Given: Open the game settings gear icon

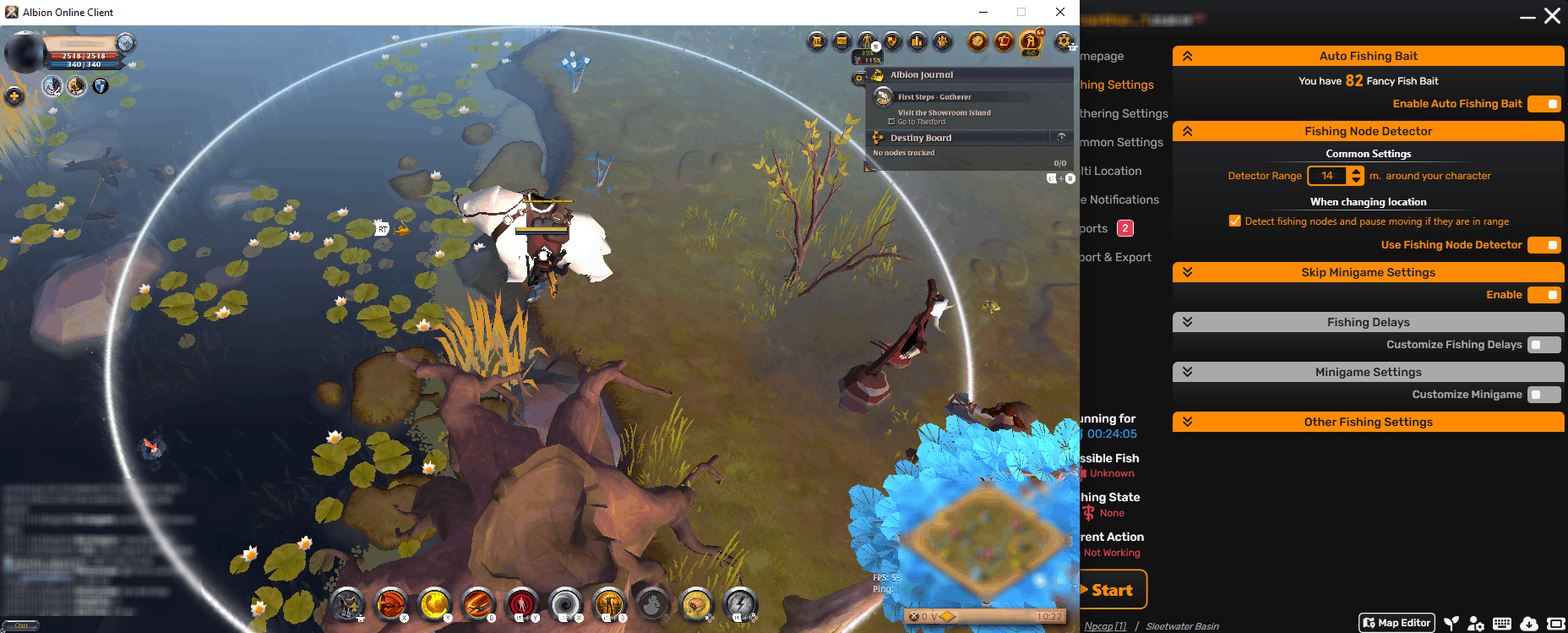Looking at the screenshot, I should pyautogui.click(x=1064, y=41).
